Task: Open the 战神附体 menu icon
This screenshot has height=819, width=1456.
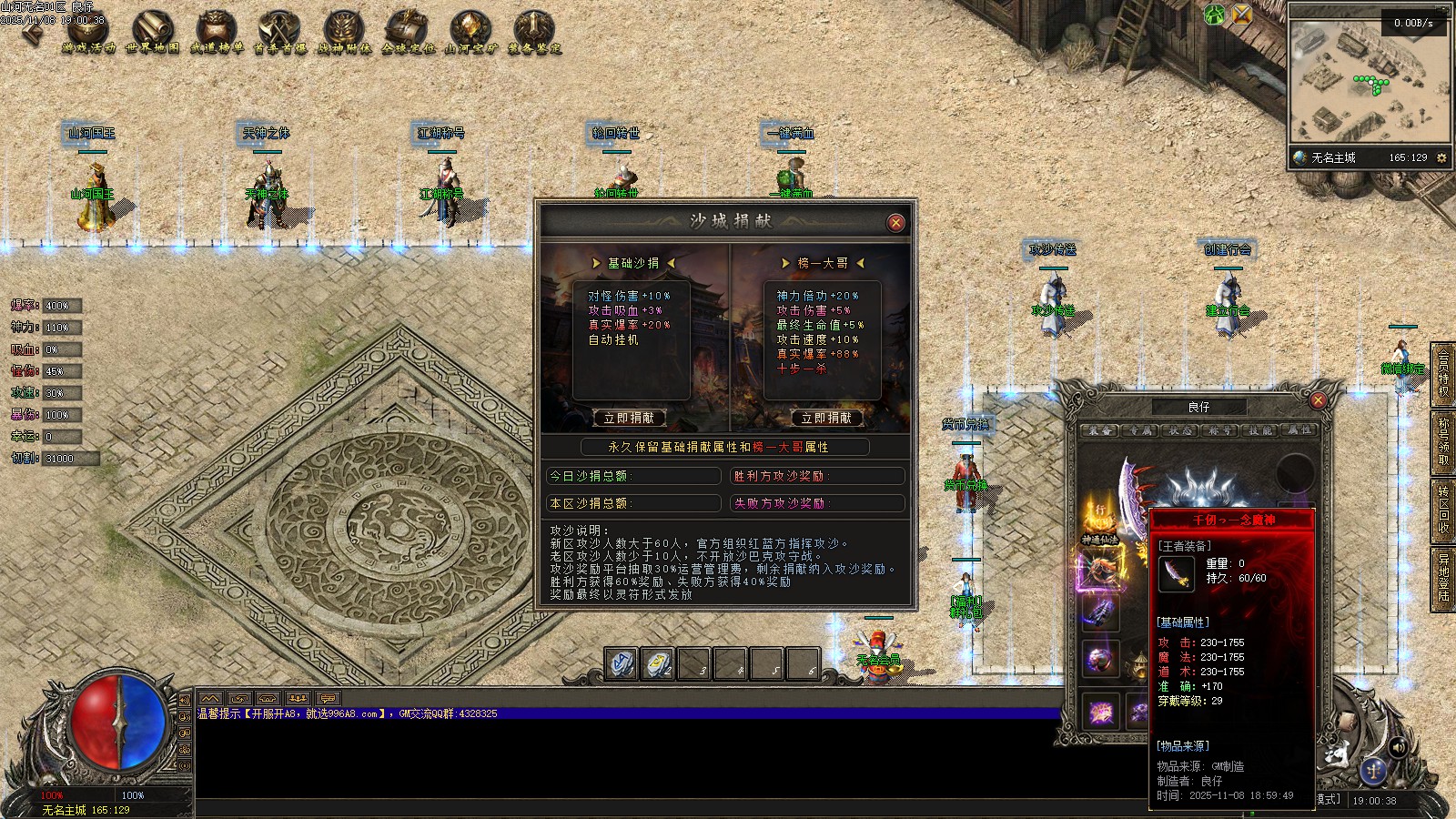Action: pos(344,34)
